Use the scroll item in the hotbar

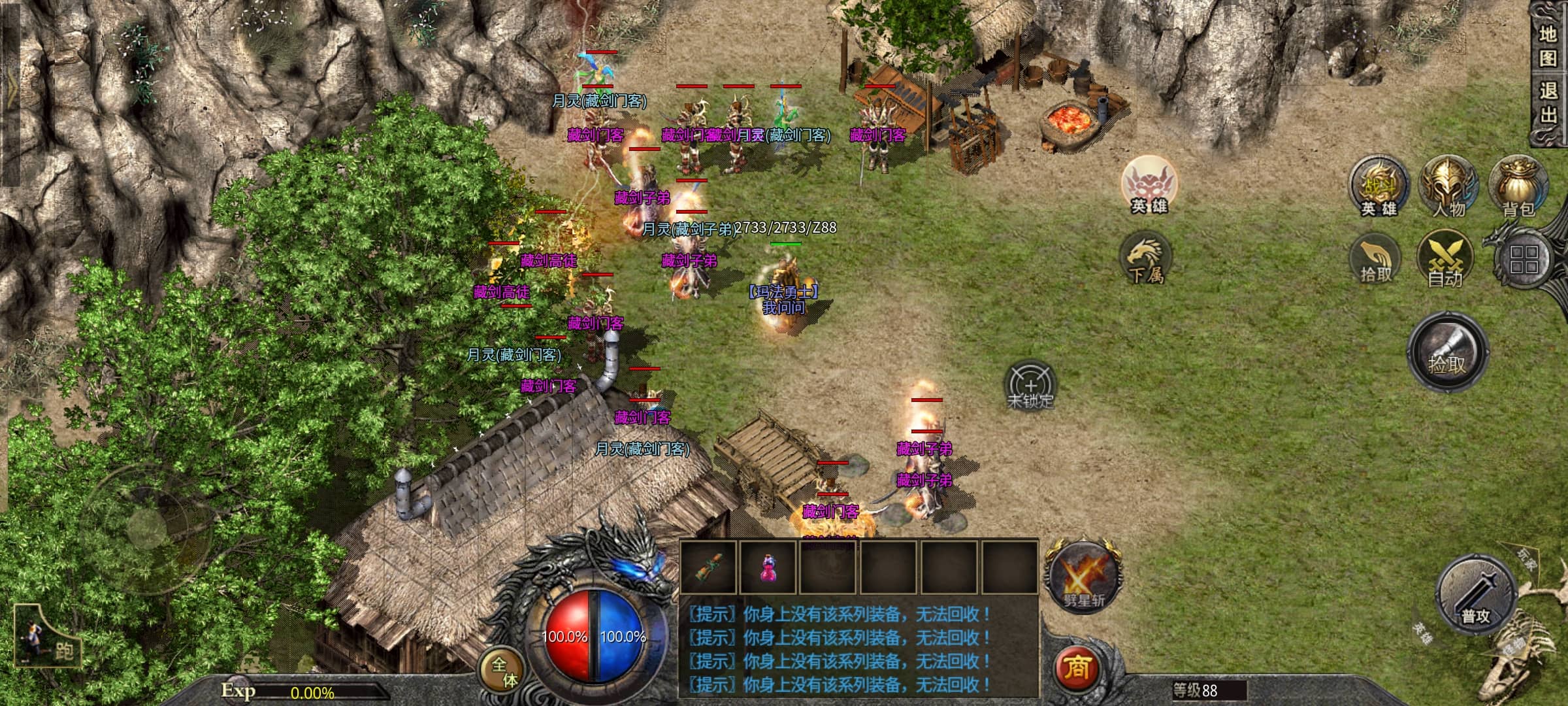[709, 566]
